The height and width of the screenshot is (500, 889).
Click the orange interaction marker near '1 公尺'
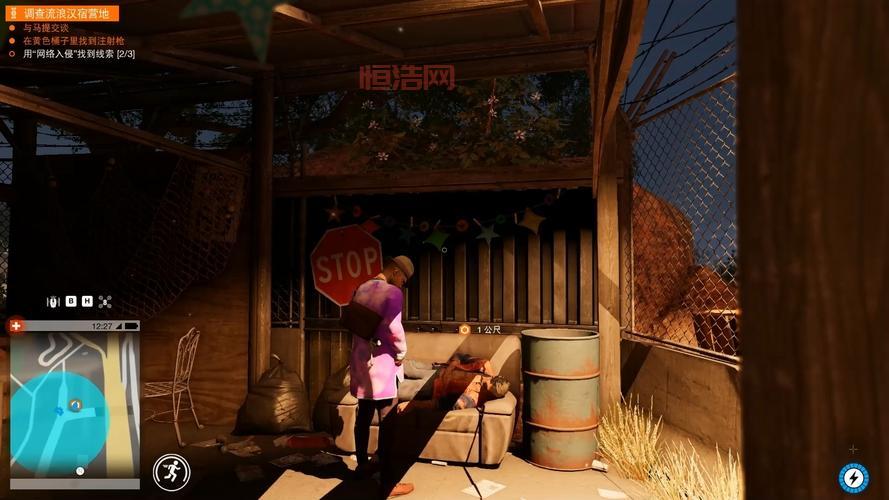coord(464,329)
